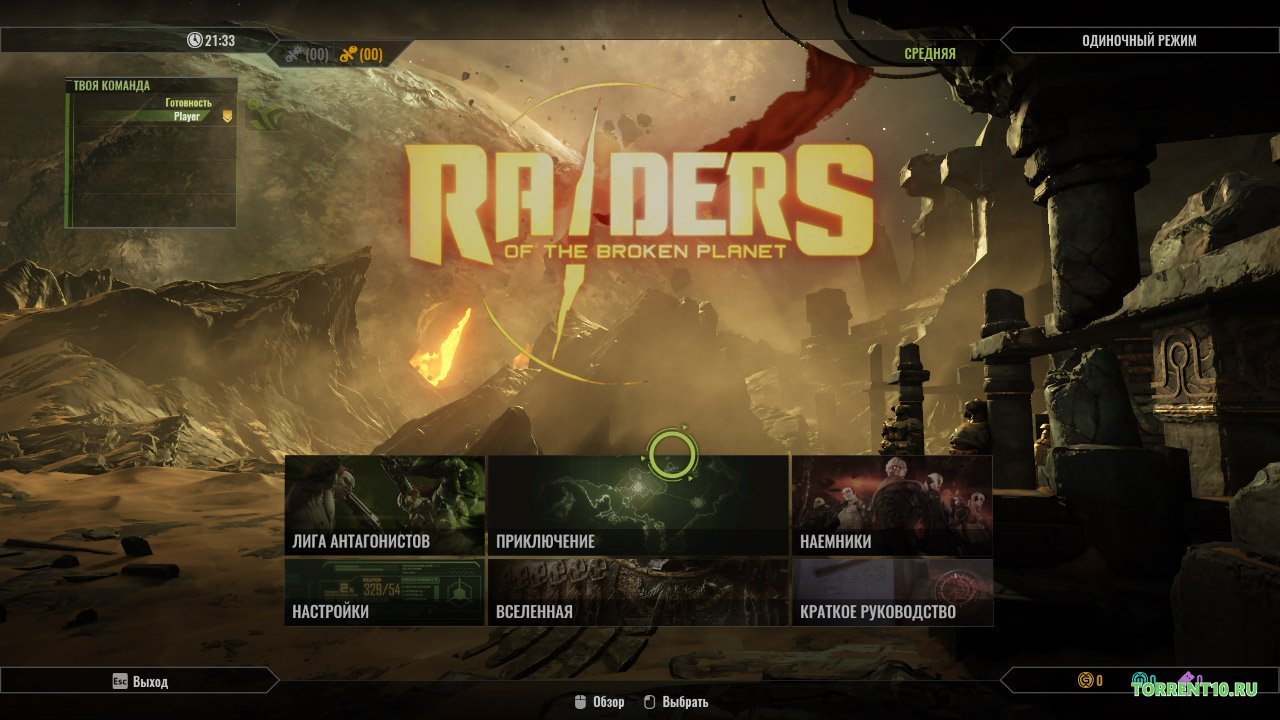Open the ЛИГА АНТАГОНИСТОВ menu tile
Viewport: 1280px width, 720px height.
point(386,505)
